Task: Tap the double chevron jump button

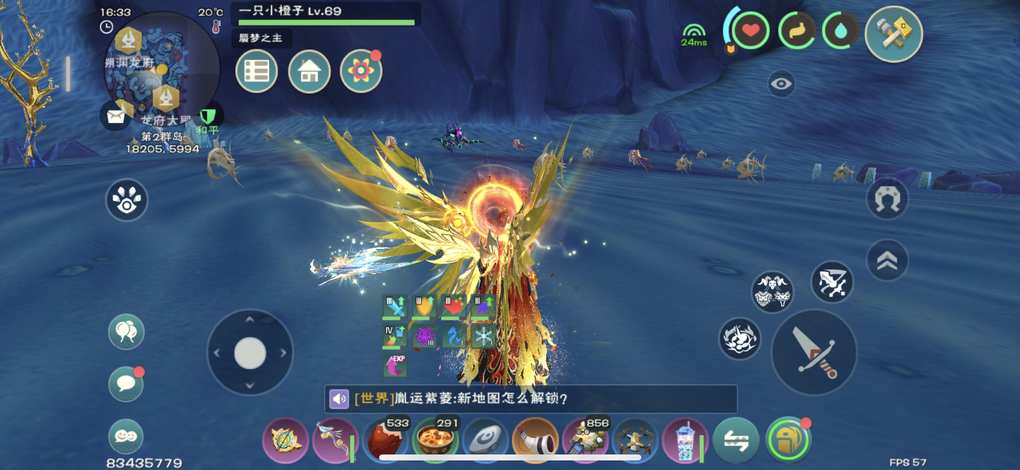Action: point(886,260)
